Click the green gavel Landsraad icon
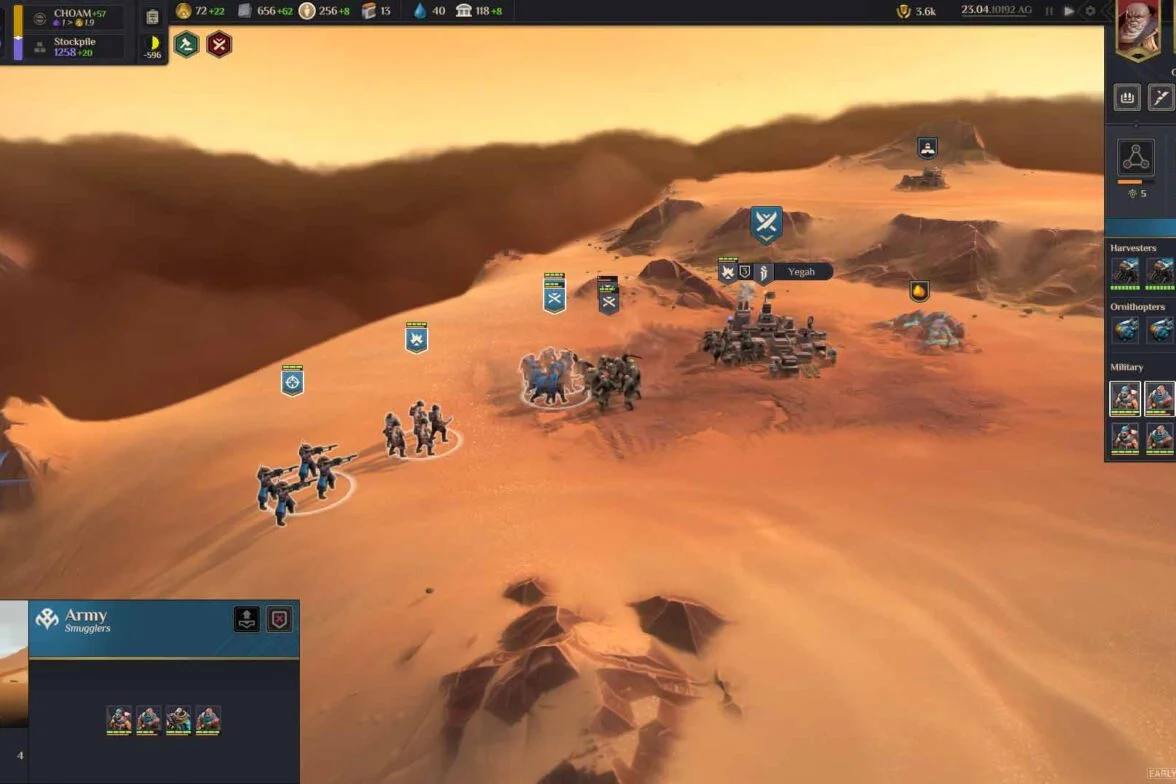The height and width of the screenshot is (784, 1176). click(186, 44)
